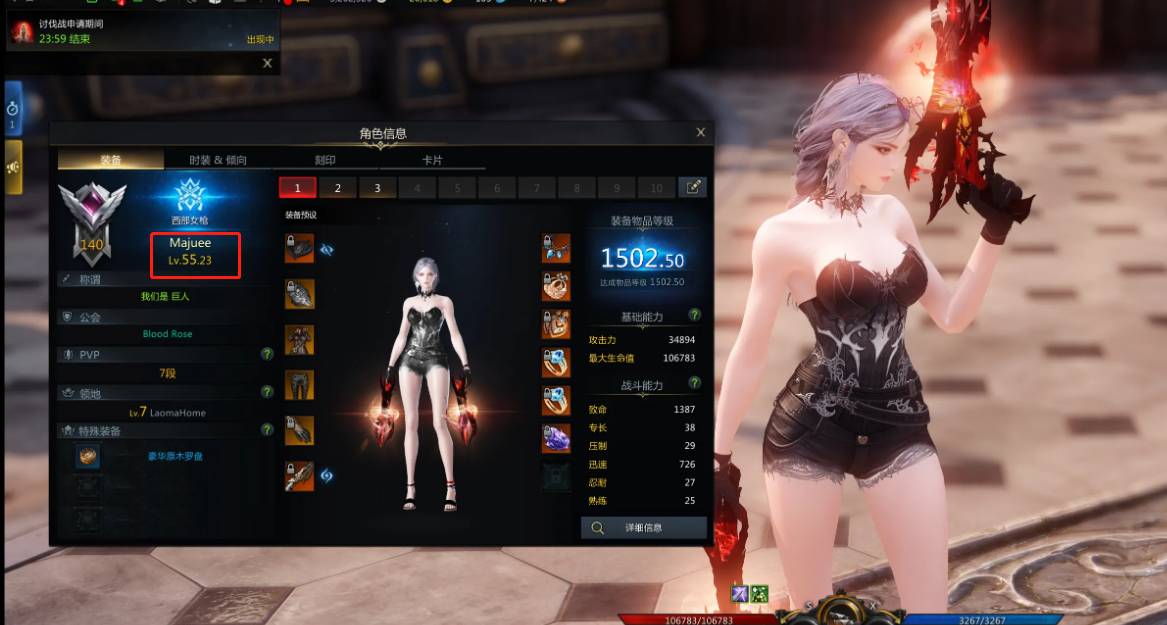This screenshot has height=625, width=1167.
Task: Select the headgear equipment slot
Action: [299, 249]
